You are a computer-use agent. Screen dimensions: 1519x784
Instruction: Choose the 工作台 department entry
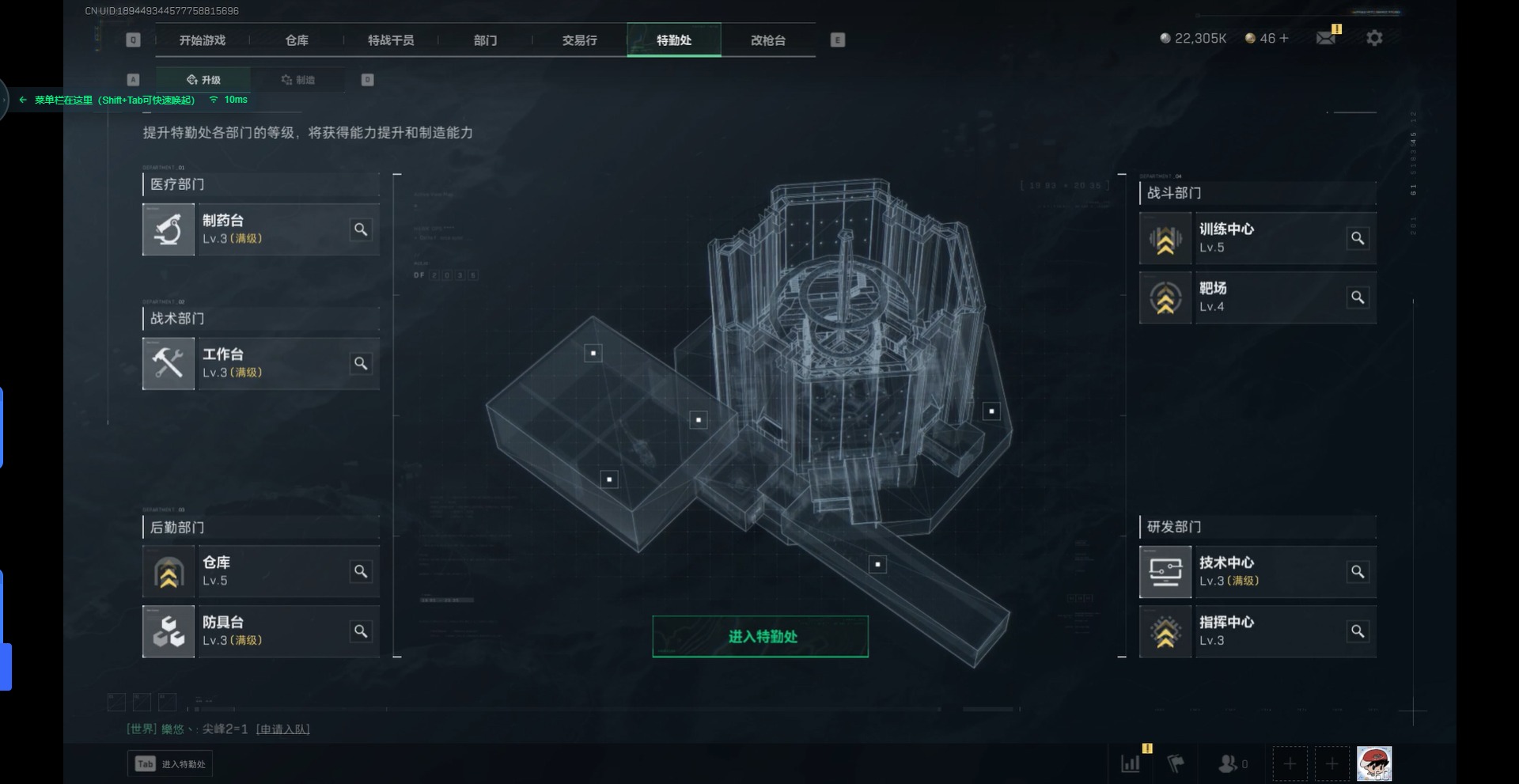pyautogui.click(x=260, y=364)
